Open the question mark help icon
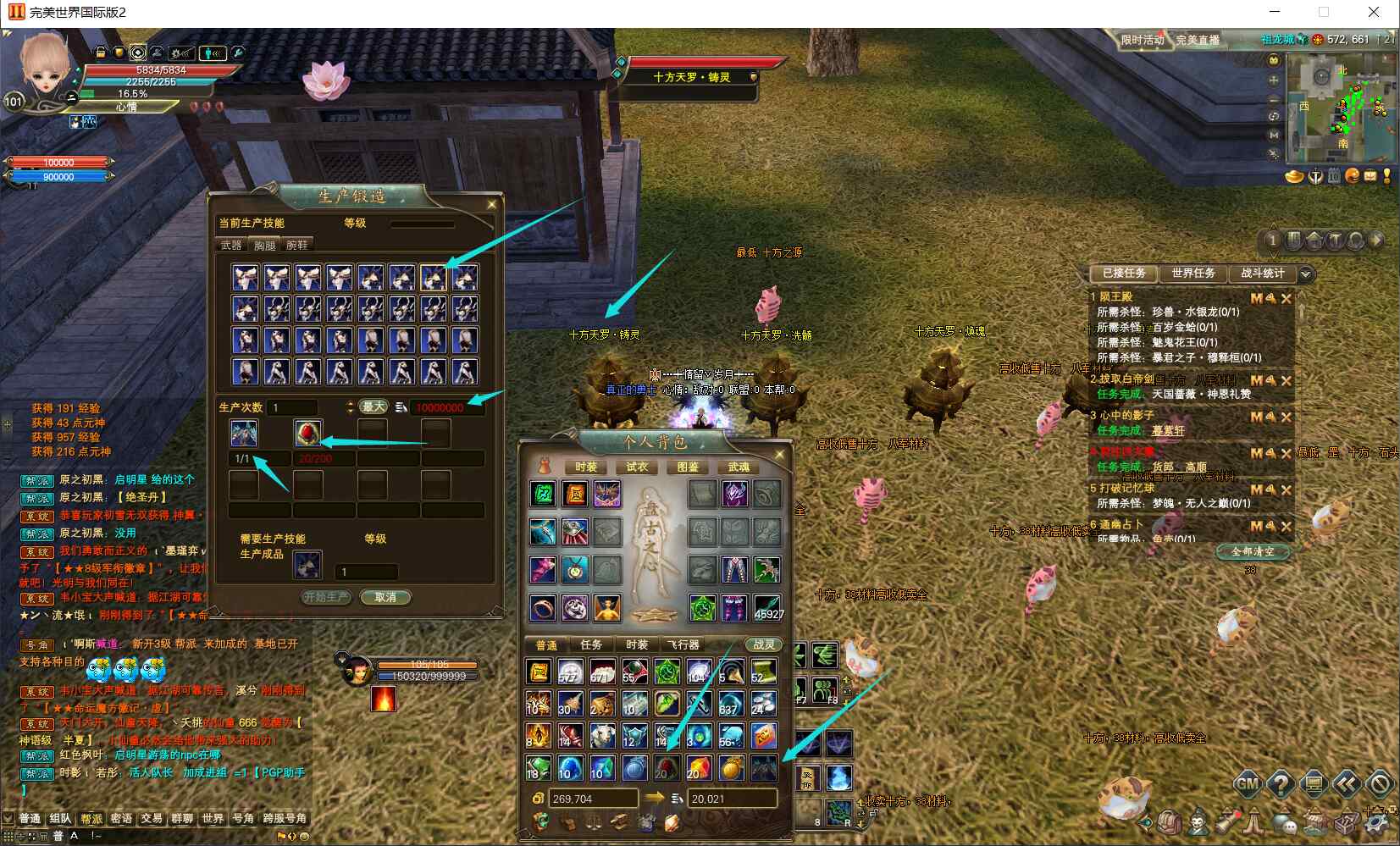The width and height of the screenshot is (1400, 846). (1280, 784)
